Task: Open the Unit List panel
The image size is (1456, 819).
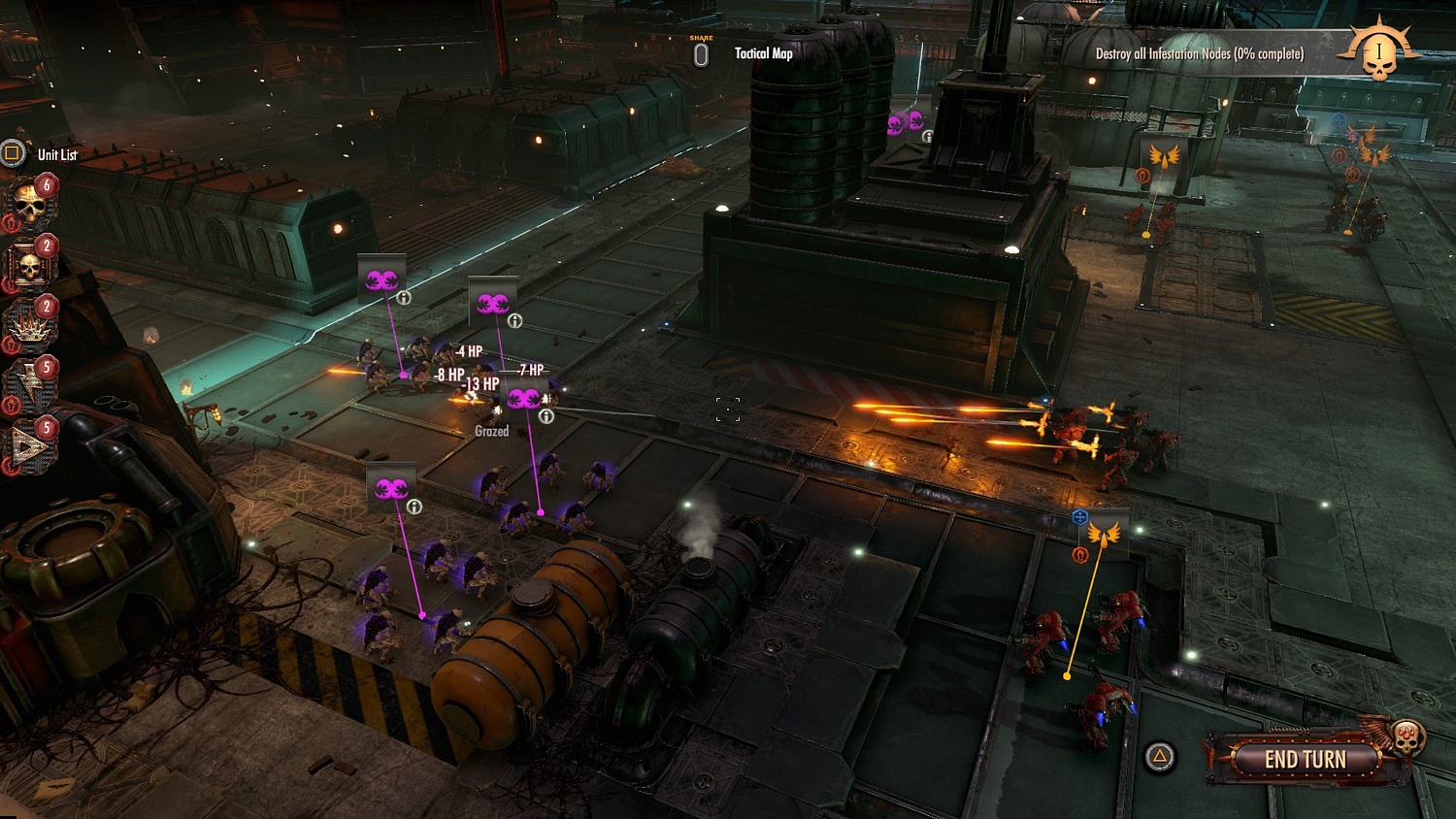Action: 13,153
